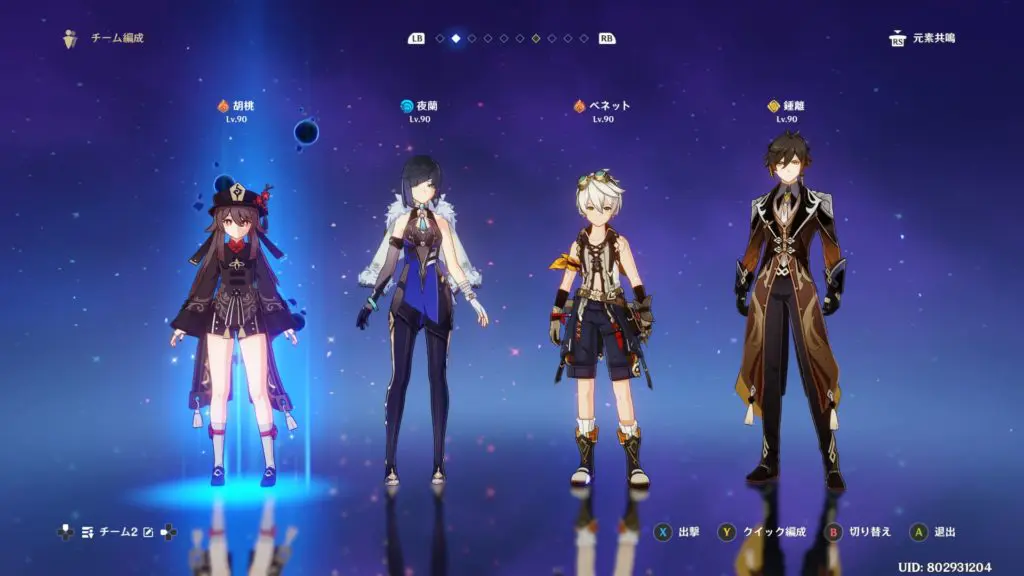Jump to the yellow-highlighted team page dot
This screenshot has height=576, width=1024.
[x=536, y=39]
